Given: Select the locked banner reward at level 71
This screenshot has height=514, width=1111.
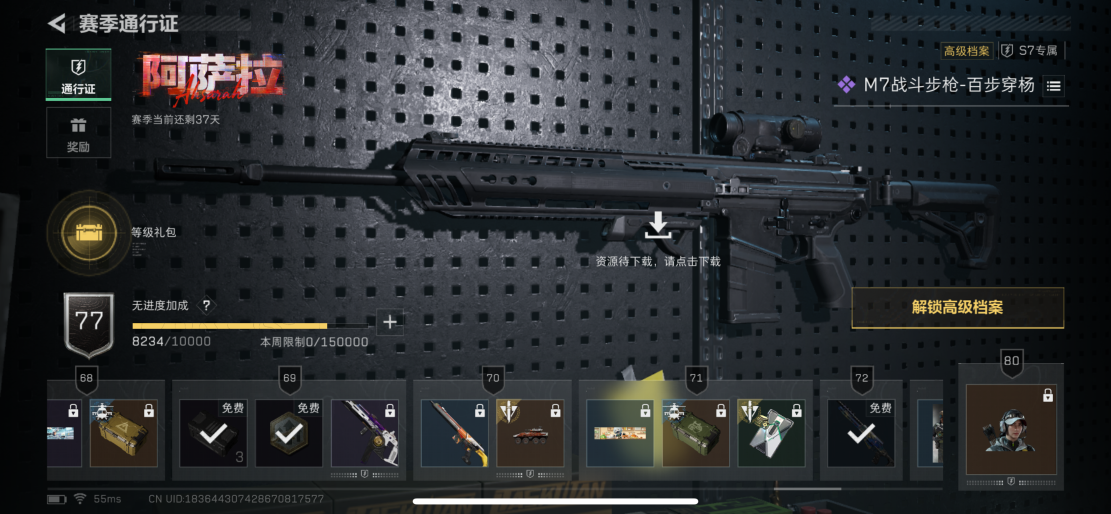Looking at the screenshot, I should 619,433.
